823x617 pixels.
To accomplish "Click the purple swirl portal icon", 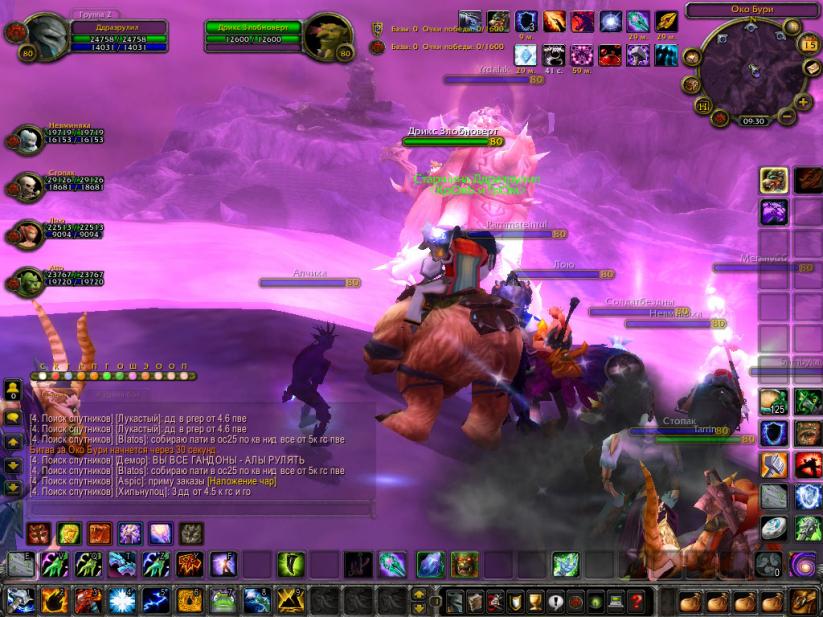I will pyautogui.click(x=801, y=565).
